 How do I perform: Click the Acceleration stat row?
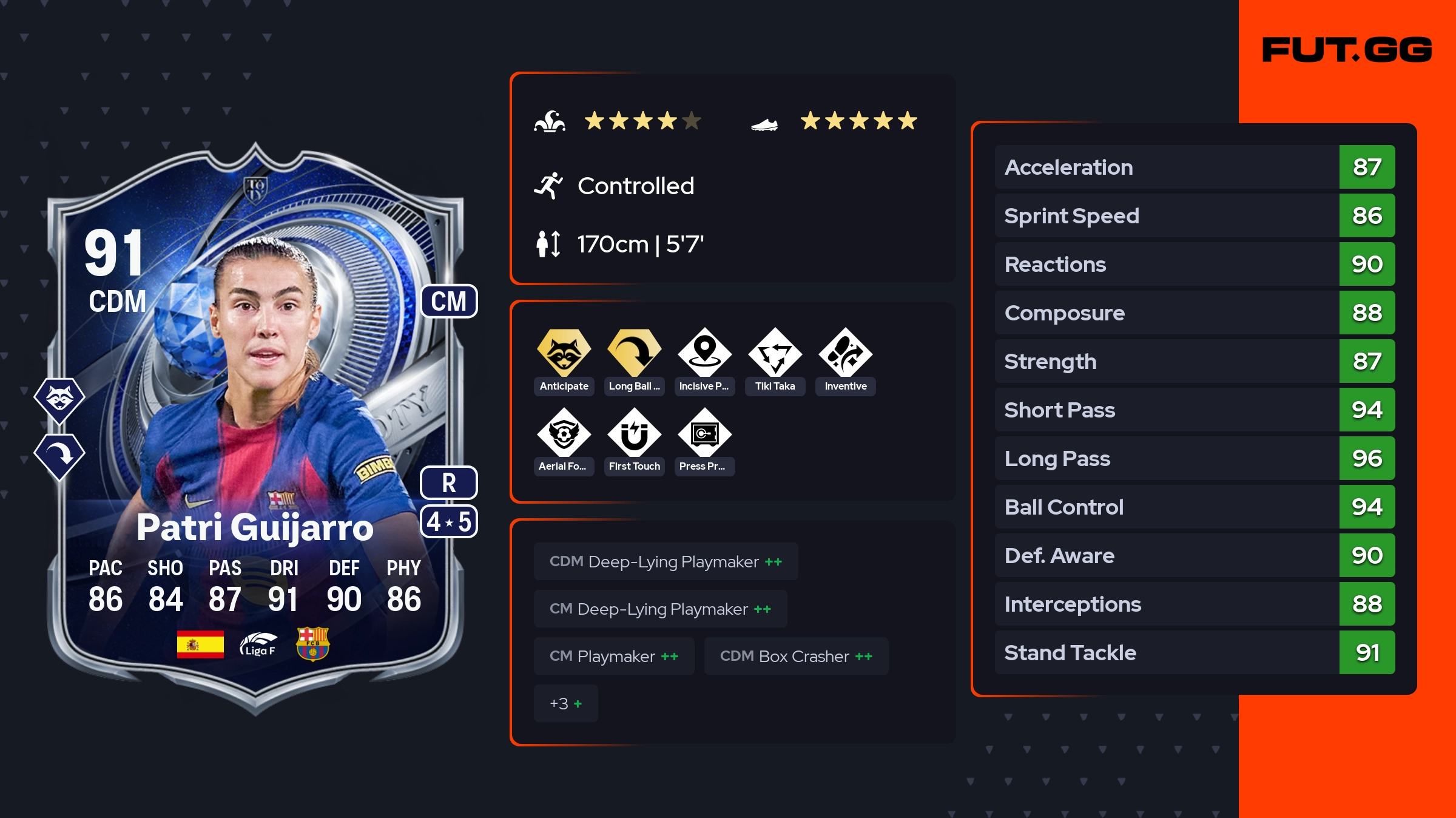[x=1194, y=167]
